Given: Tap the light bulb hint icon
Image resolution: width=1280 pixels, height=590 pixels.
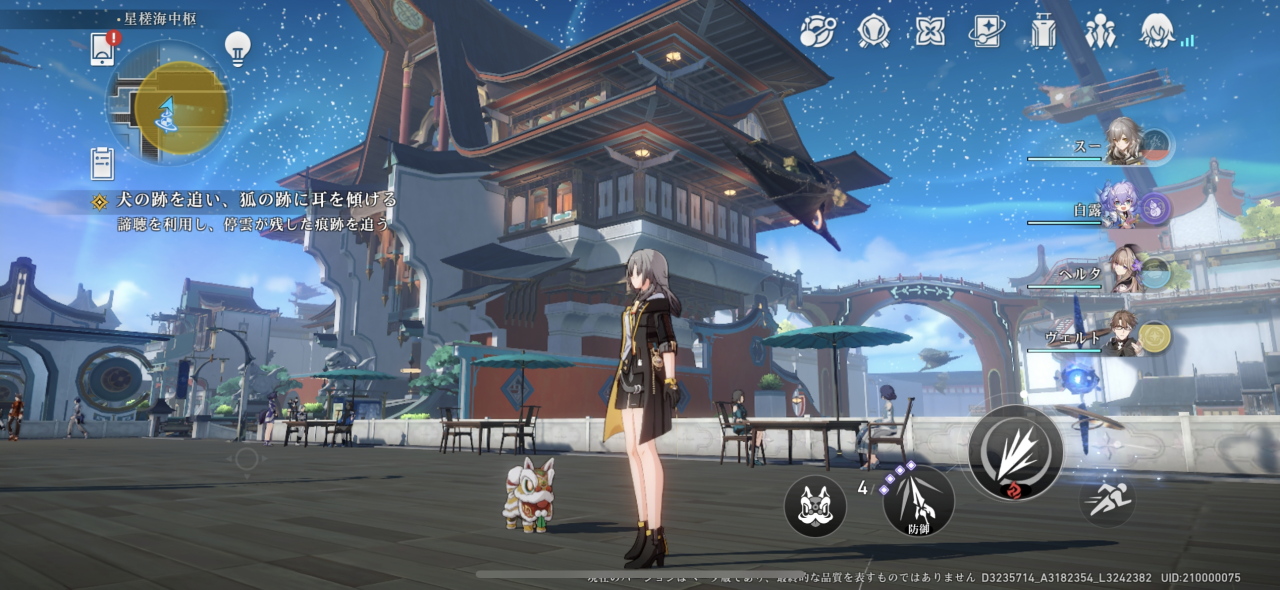Looking at the screenshot, I should tap(237, 47).
